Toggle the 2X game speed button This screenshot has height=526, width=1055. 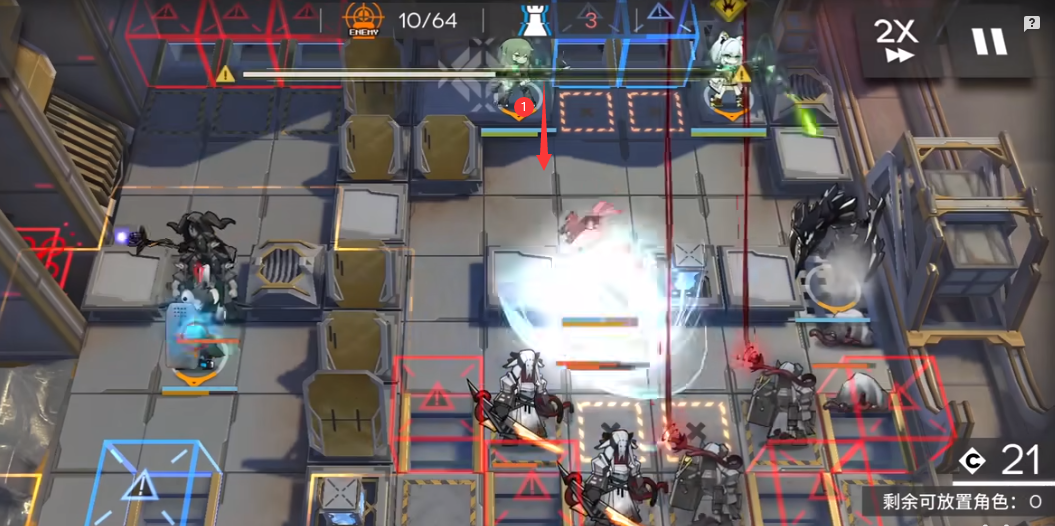[x=897, y=41]
